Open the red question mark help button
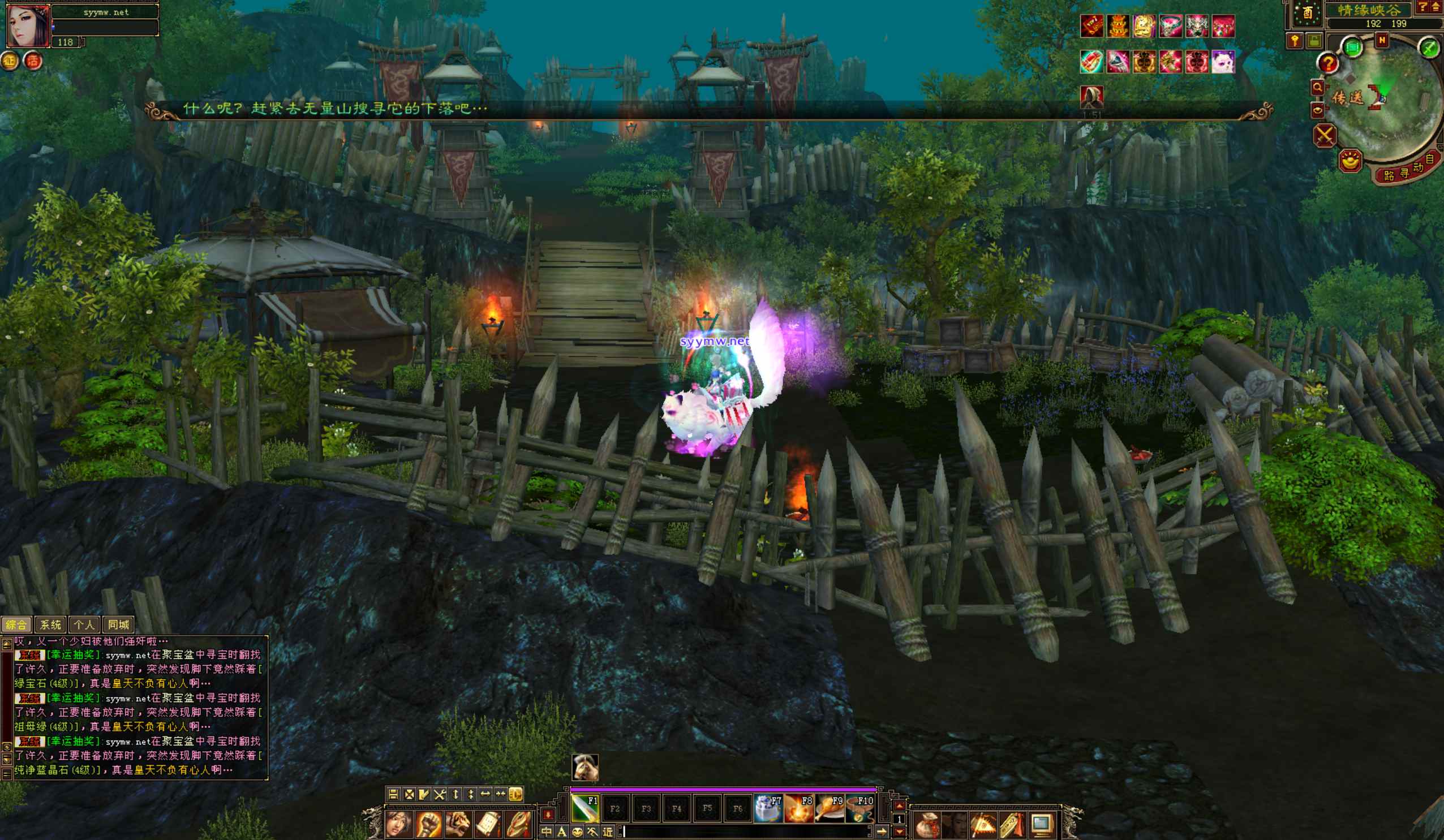The image size is (1444, 840). 1327,63
